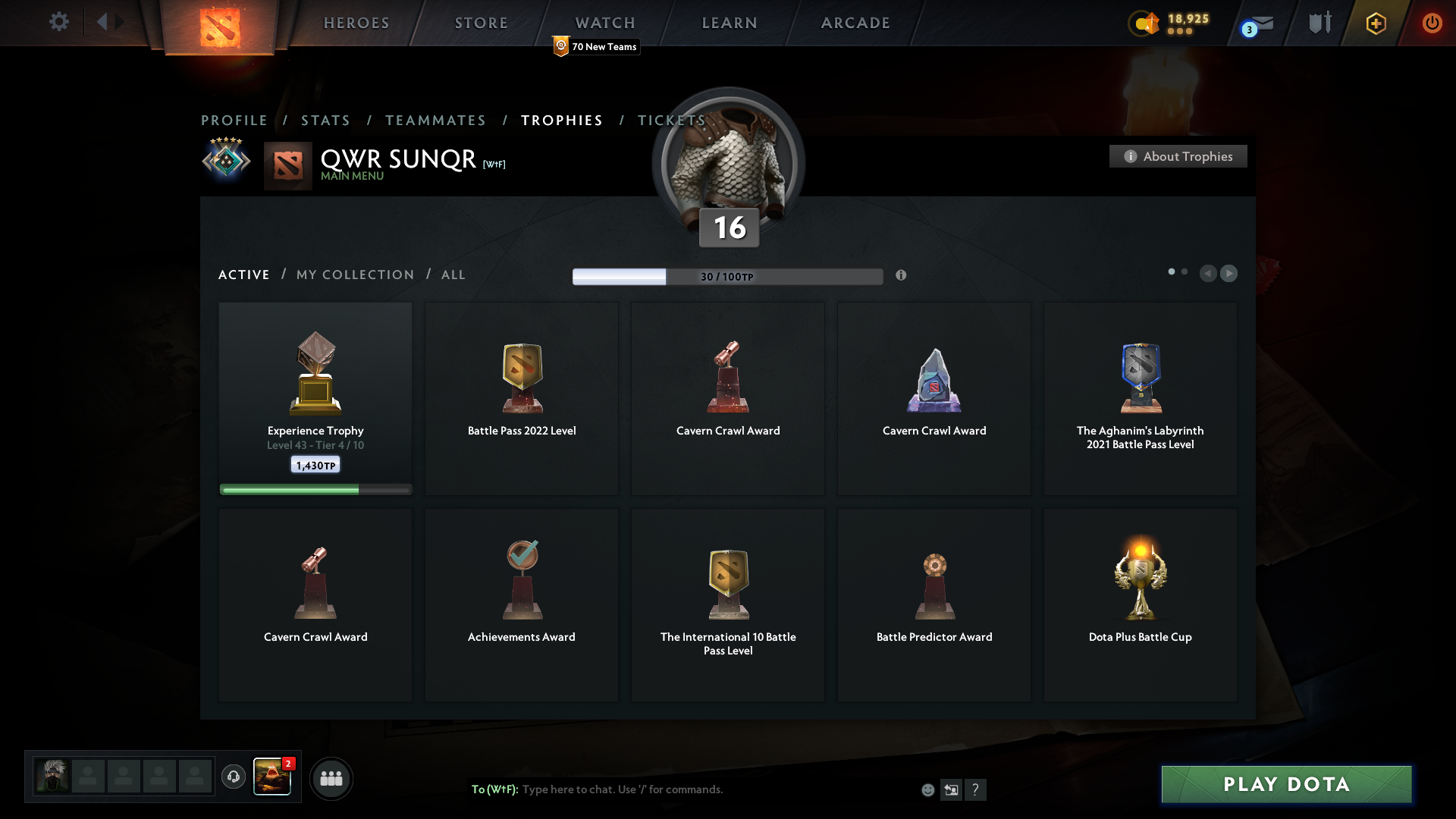Open the TROPHIES tab

[x=561, y=120]
